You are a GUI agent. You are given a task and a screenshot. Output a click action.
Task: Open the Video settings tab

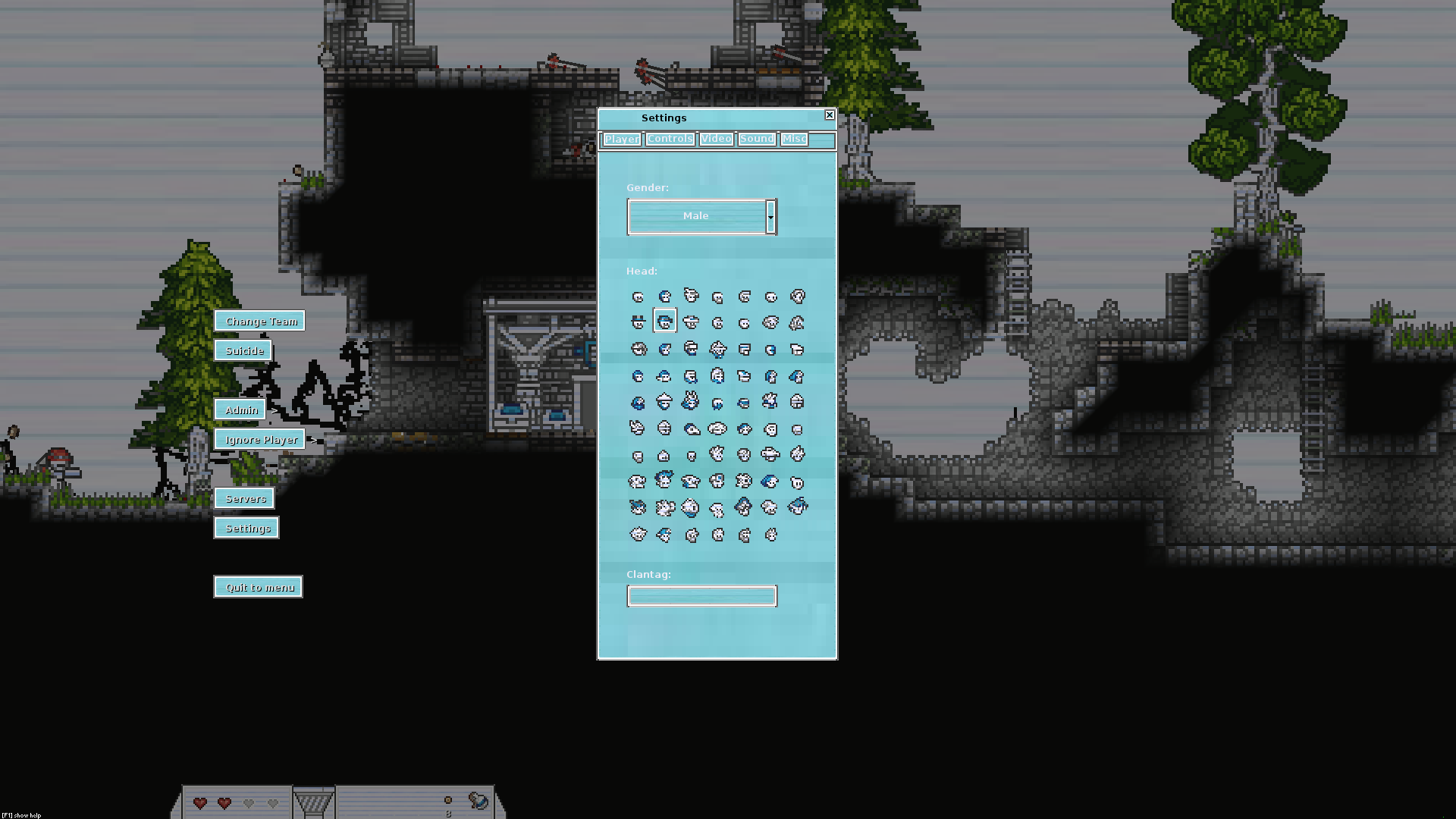click(716, 139)
